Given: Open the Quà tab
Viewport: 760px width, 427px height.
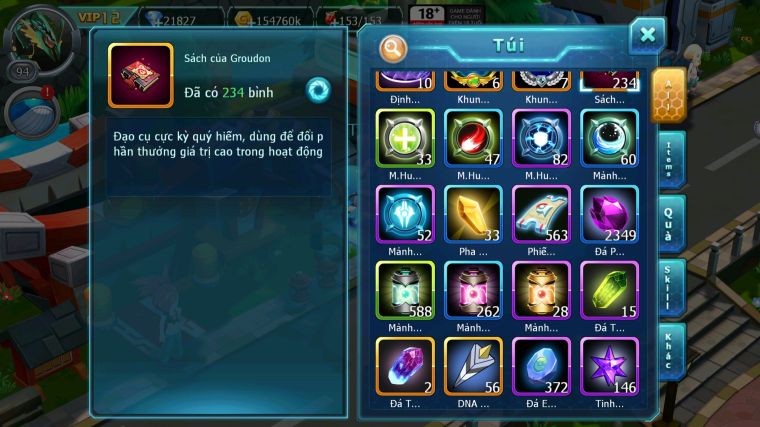Looking at the screenshot, I should pyautogui.click(x=671, y=222).
